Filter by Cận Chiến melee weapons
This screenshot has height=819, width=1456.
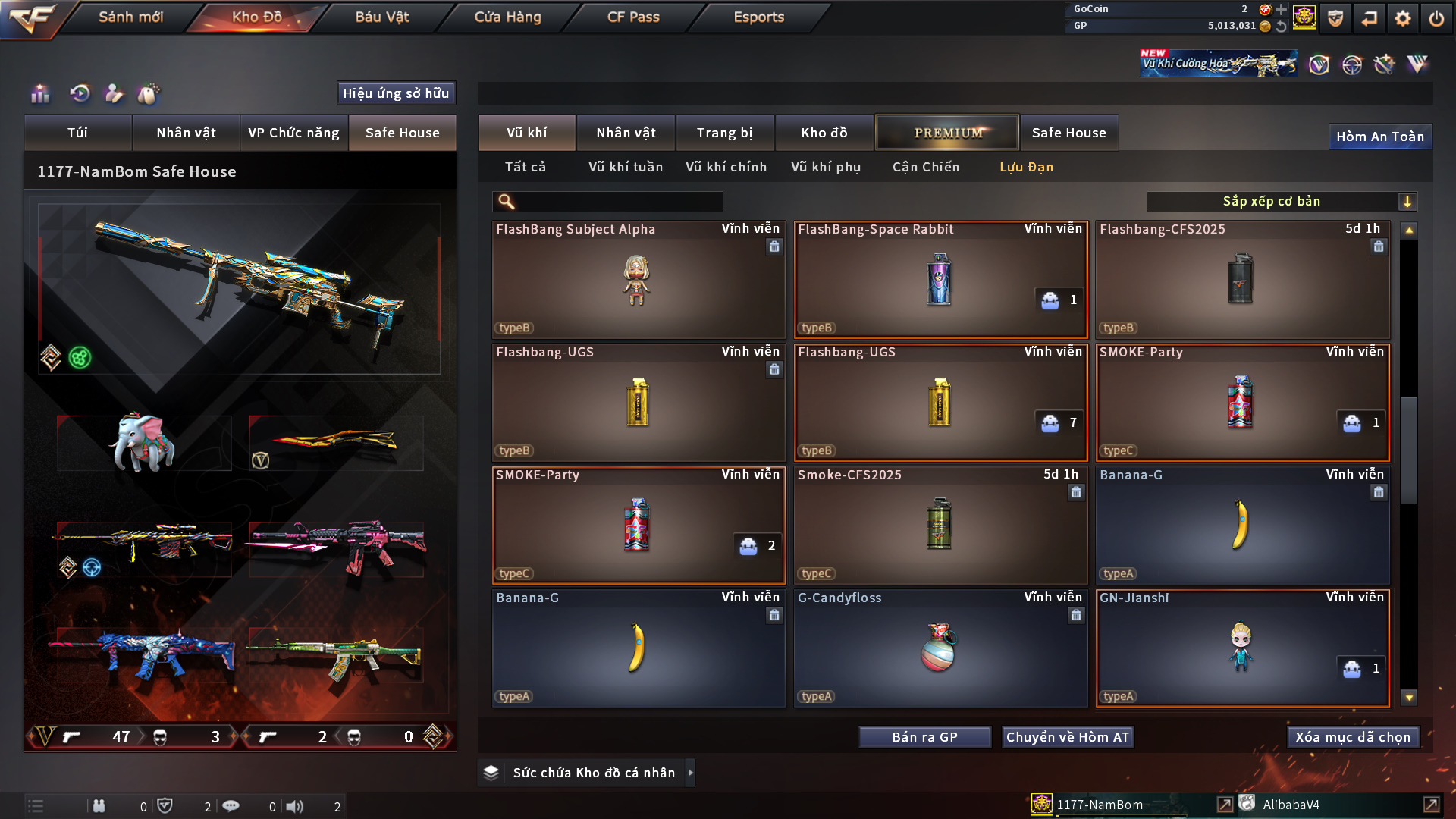[925, 167]
